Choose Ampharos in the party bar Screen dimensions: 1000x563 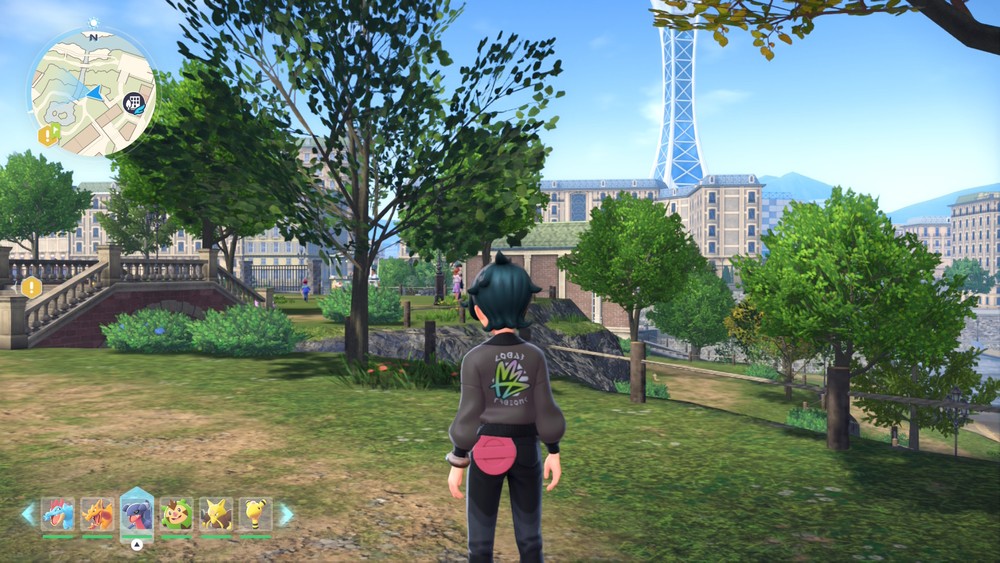[x=255, y=514]
